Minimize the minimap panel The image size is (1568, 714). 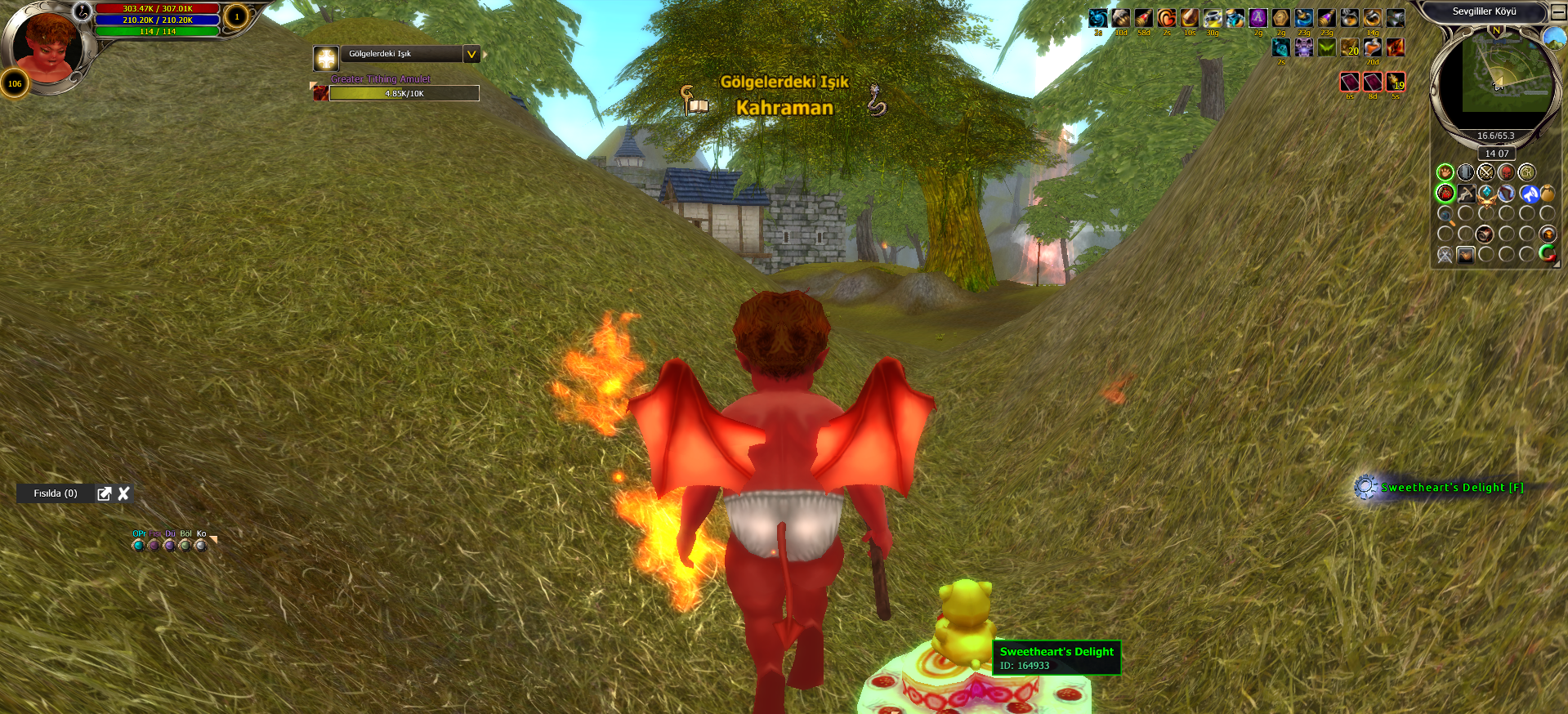[x=1558, y=12]
